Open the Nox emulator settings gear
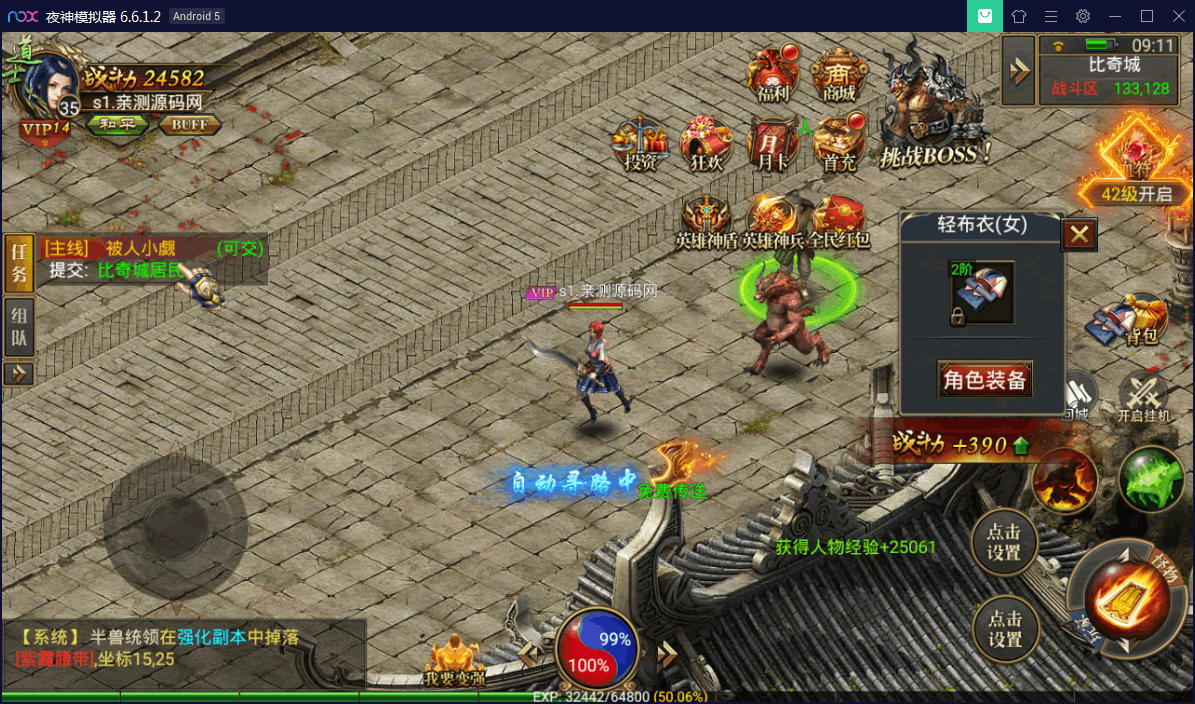 pyautogui.click(x=1083, y=16)
